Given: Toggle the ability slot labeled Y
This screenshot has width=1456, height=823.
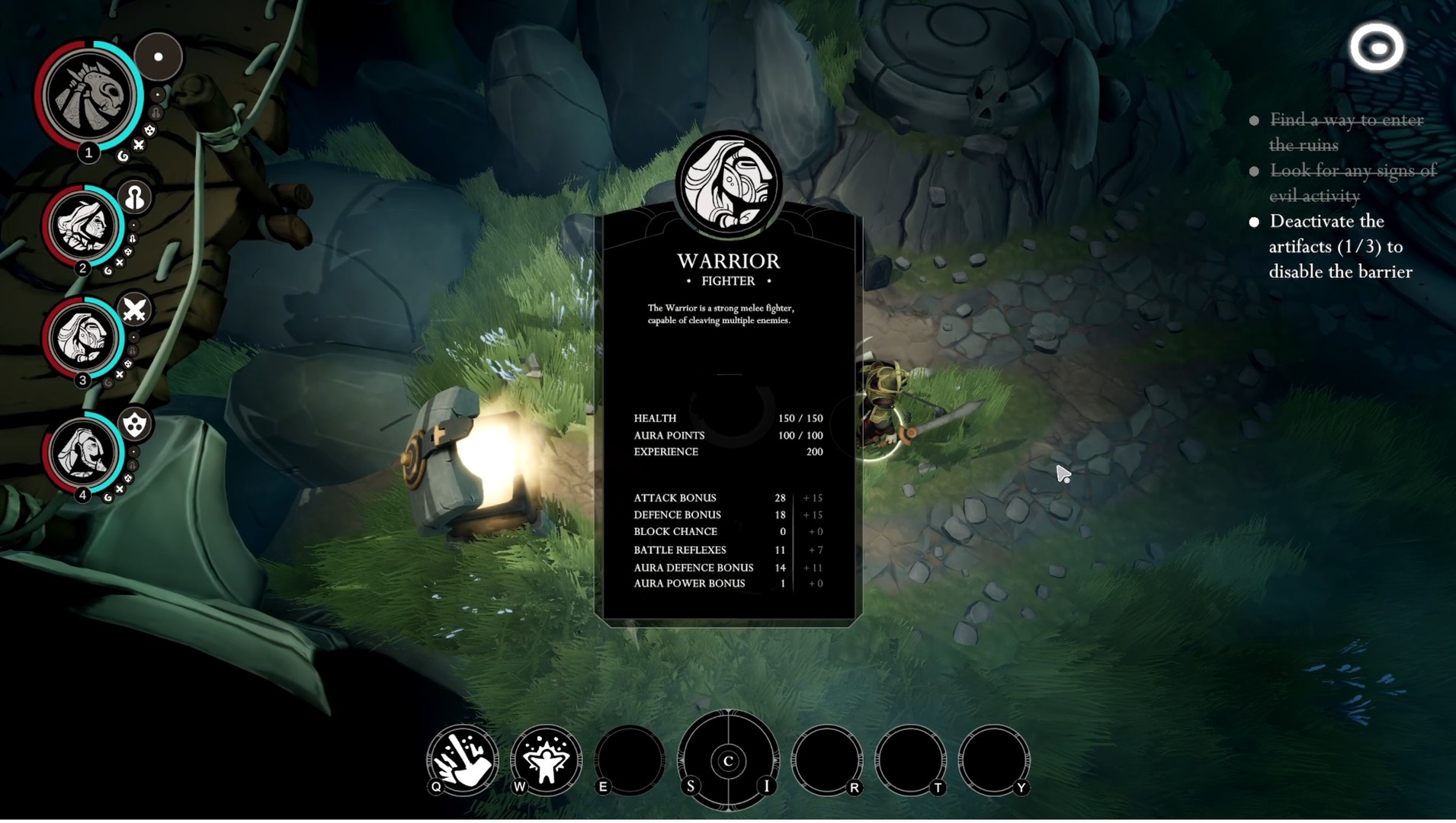Looking at the screenshot, I should pyautogui.click(x=996, y=761).
